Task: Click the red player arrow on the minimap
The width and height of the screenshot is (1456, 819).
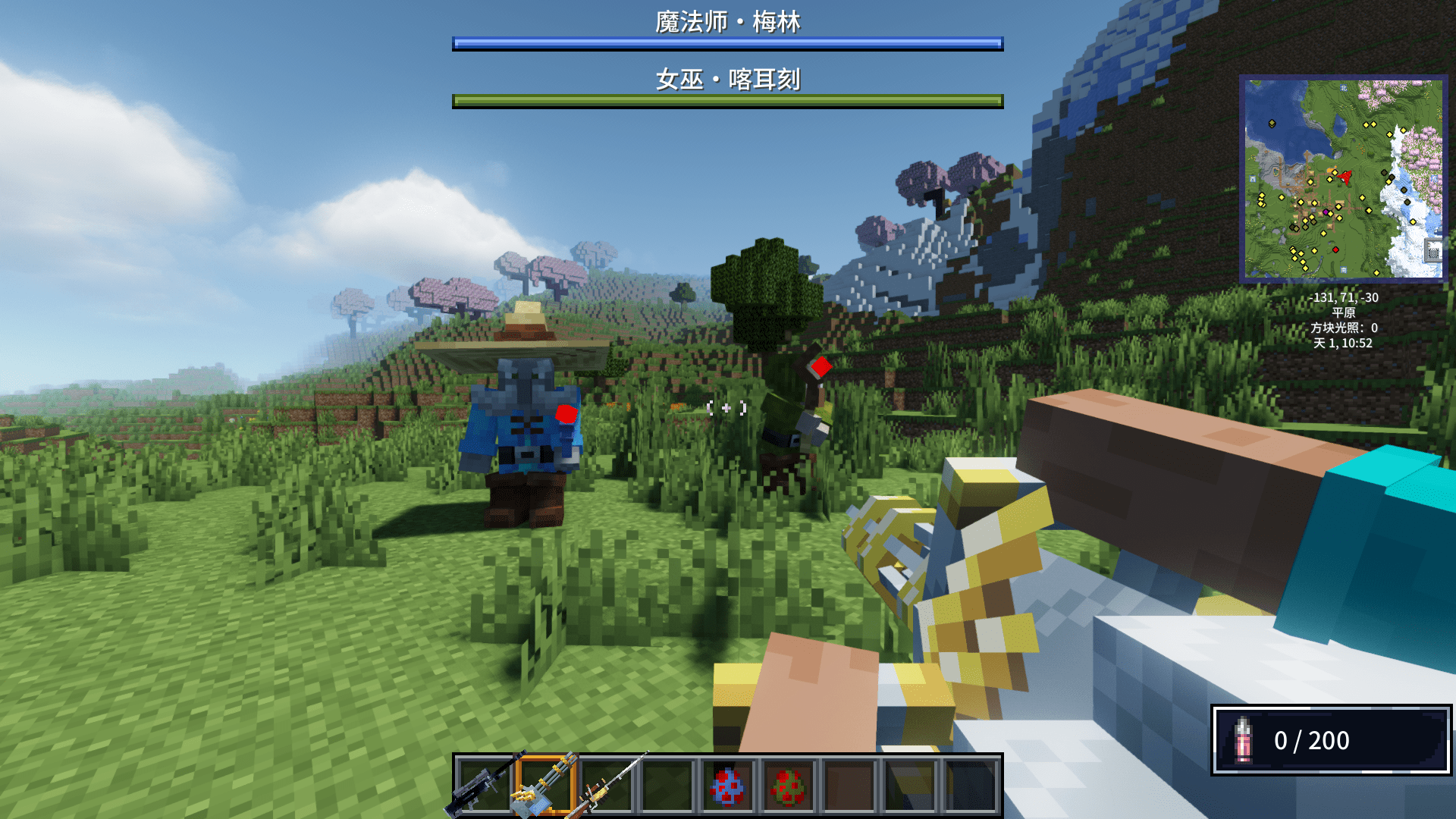Action: (1345, 176)
